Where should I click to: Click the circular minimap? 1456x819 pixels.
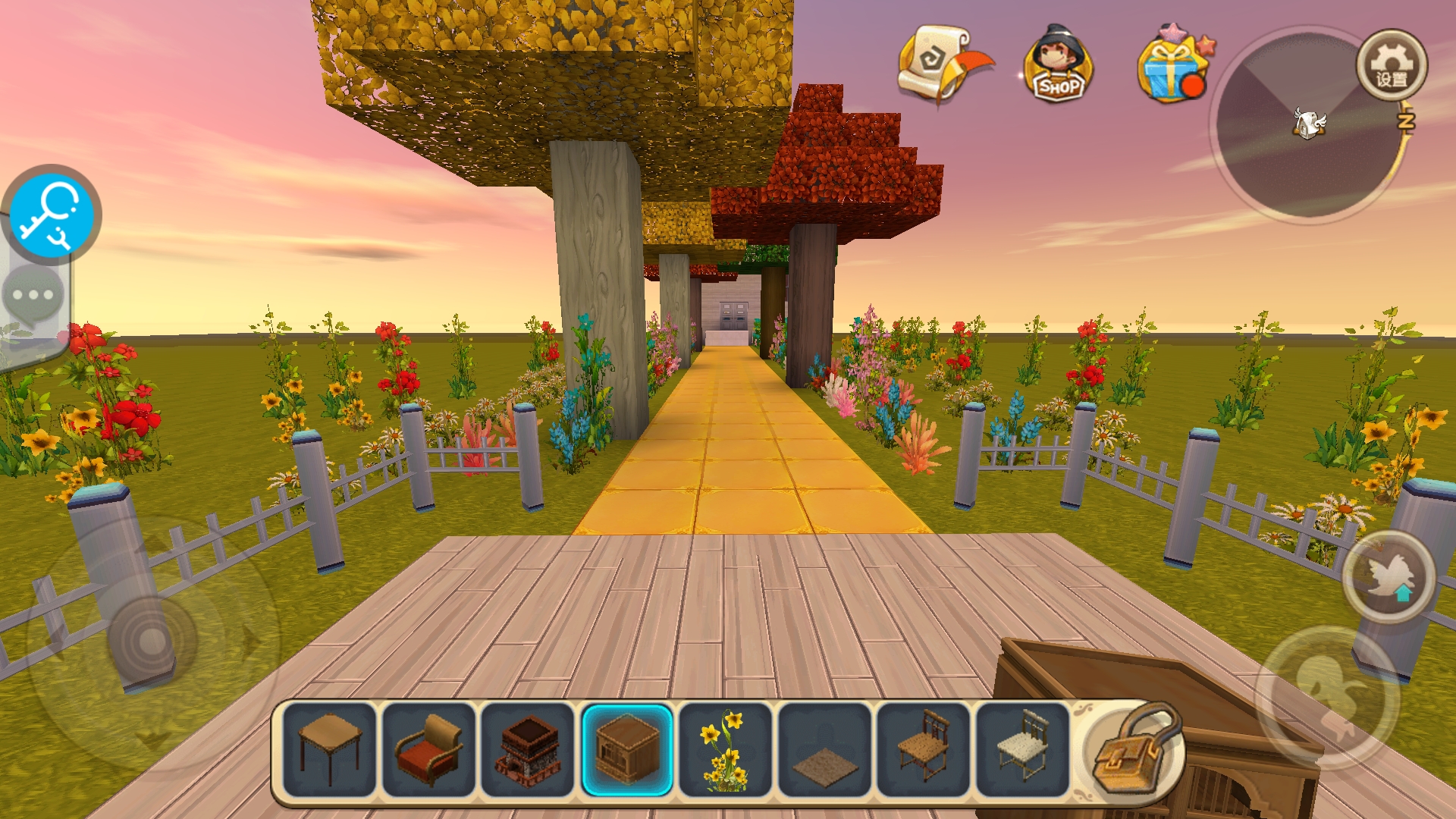pos(1306,126)
